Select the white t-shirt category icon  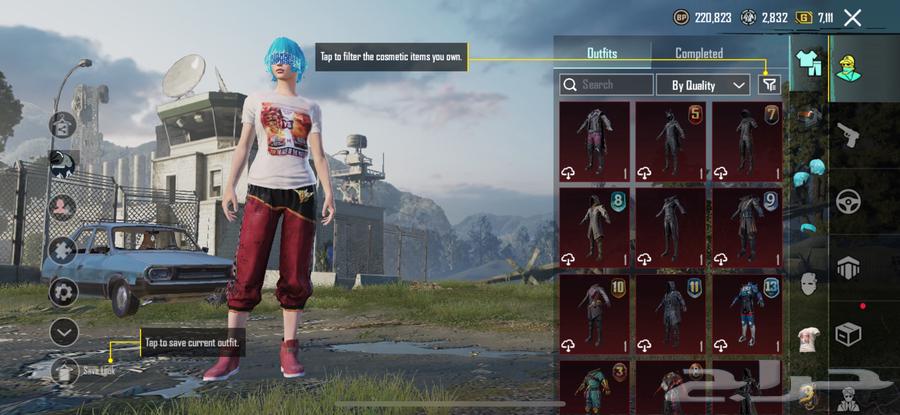click(x=808, y=339)
